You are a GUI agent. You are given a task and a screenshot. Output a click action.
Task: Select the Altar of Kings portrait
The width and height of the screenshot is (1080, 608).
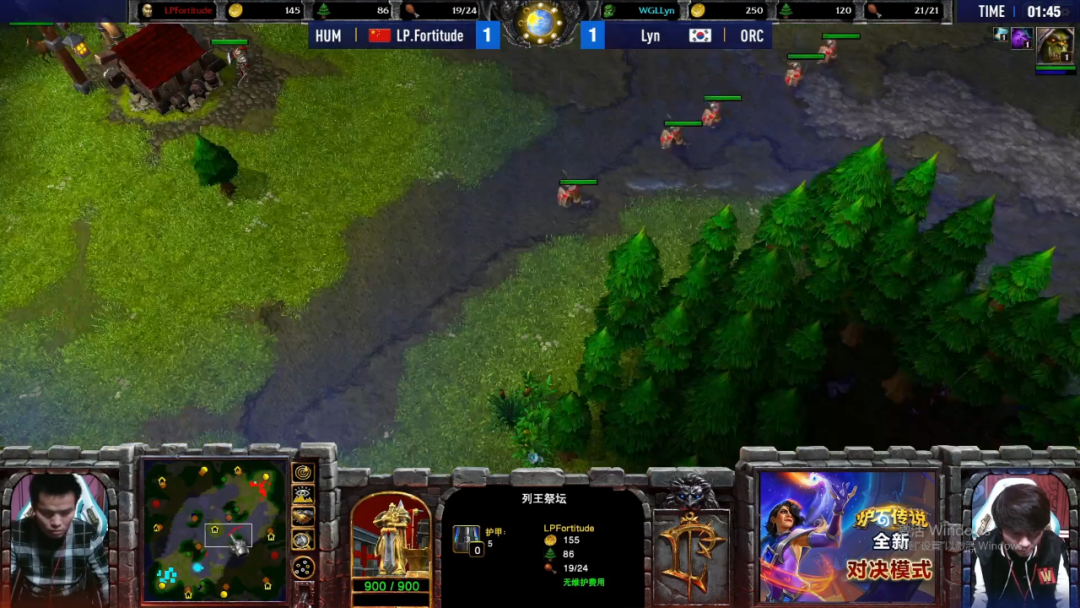tap(390, 536)
